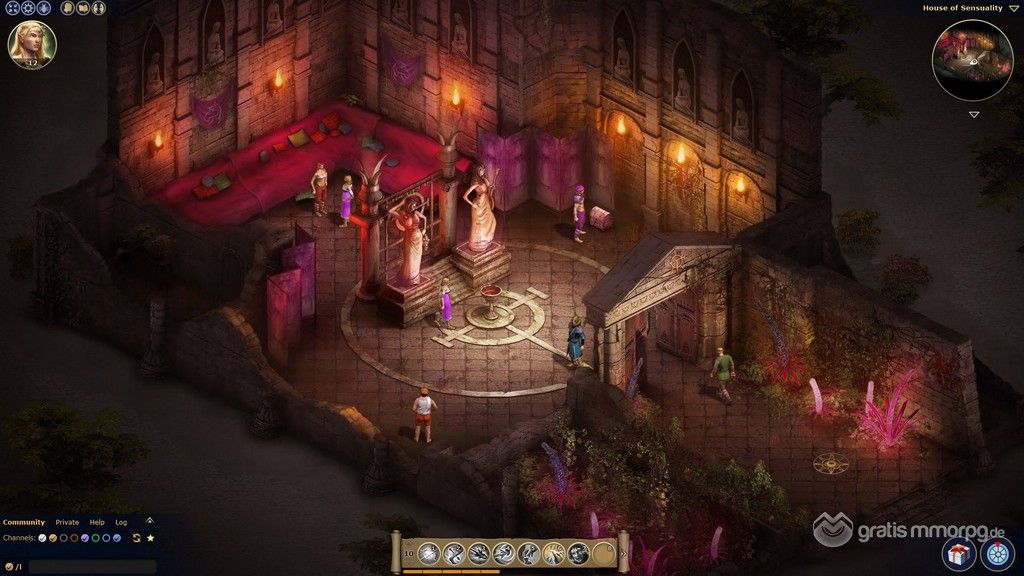1024x576 pixels.
Task: Open the character head profile icon
Action: pos(67,8)
